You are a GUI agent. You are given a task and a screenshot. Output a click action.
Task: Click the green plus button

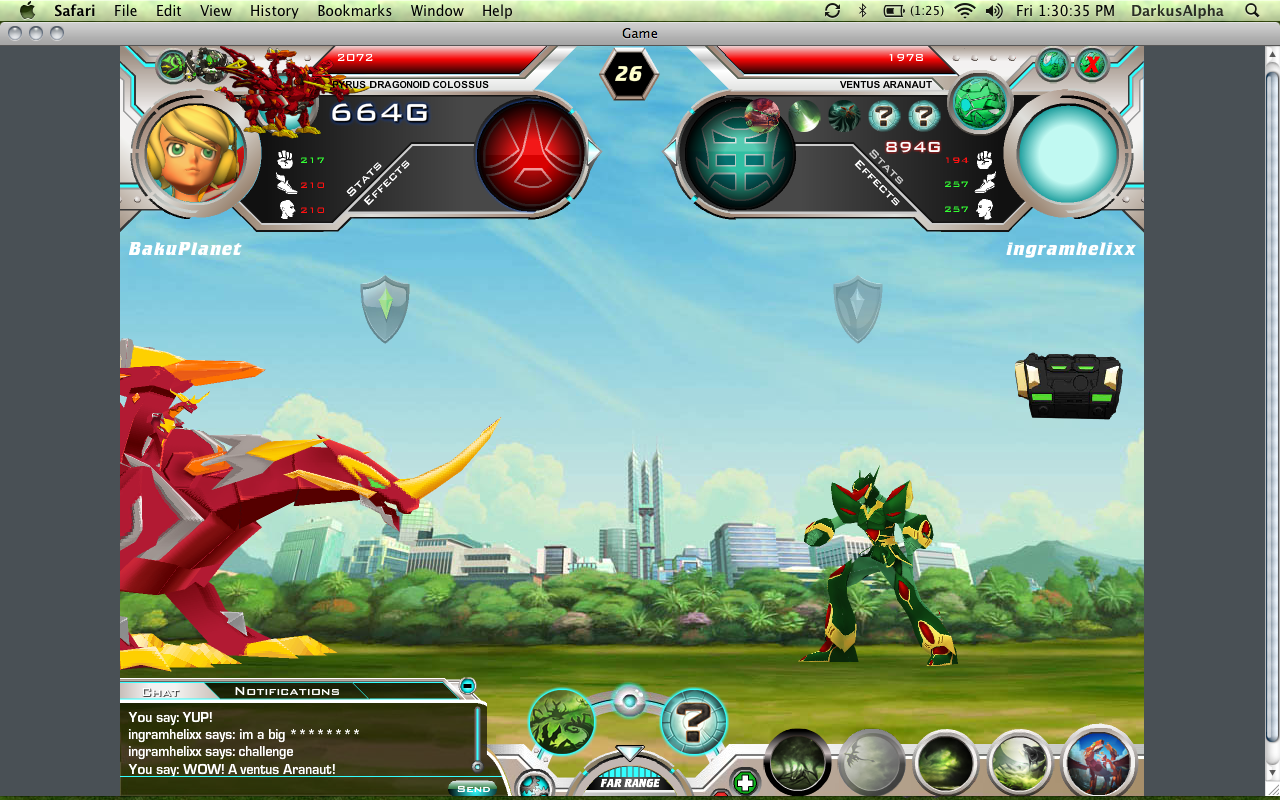744,782
